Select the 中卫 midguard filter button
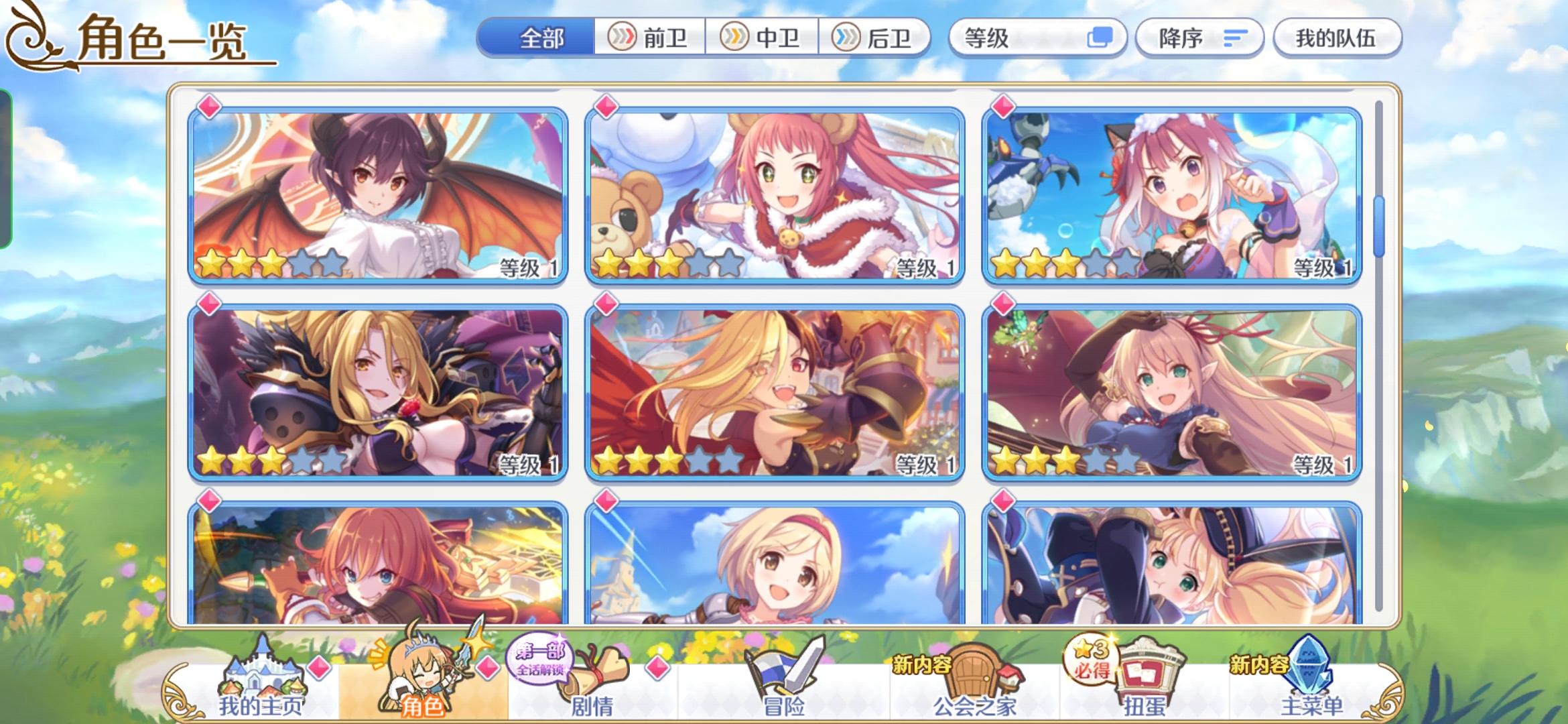 (x=761, y=38)
